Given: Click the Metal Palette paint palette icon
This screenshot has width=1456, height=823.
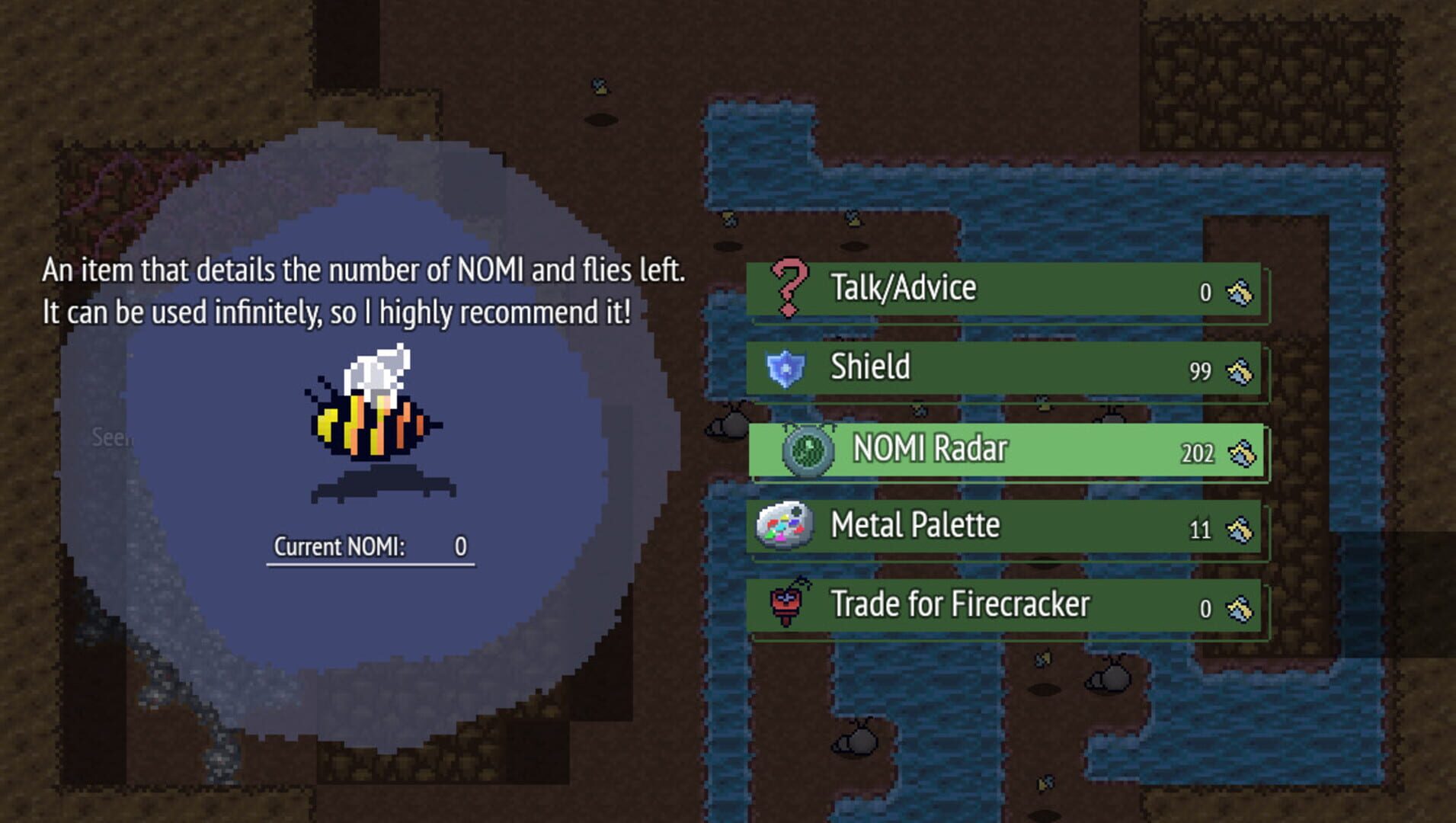Looking at the screenshot, I should 786,526.
